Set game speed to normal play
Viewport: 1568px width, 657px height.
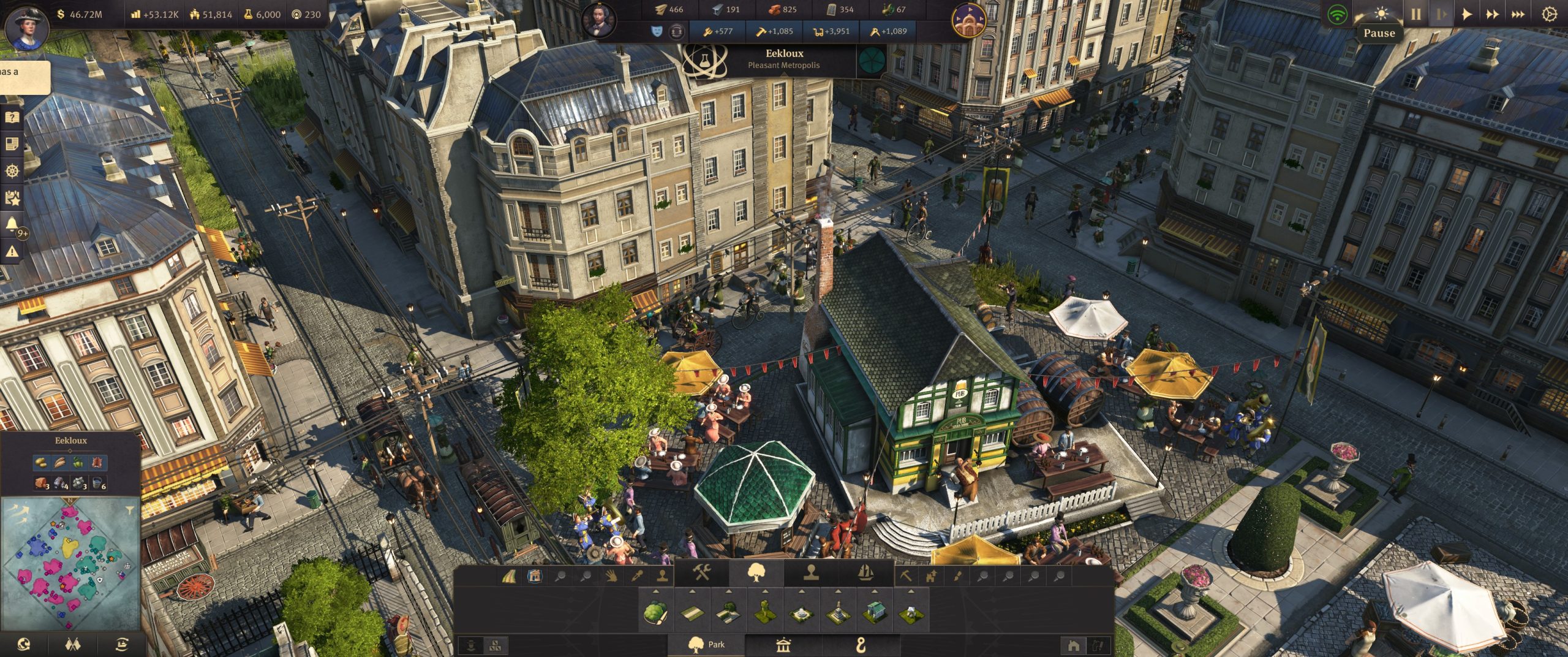[x=1467, y=13]
